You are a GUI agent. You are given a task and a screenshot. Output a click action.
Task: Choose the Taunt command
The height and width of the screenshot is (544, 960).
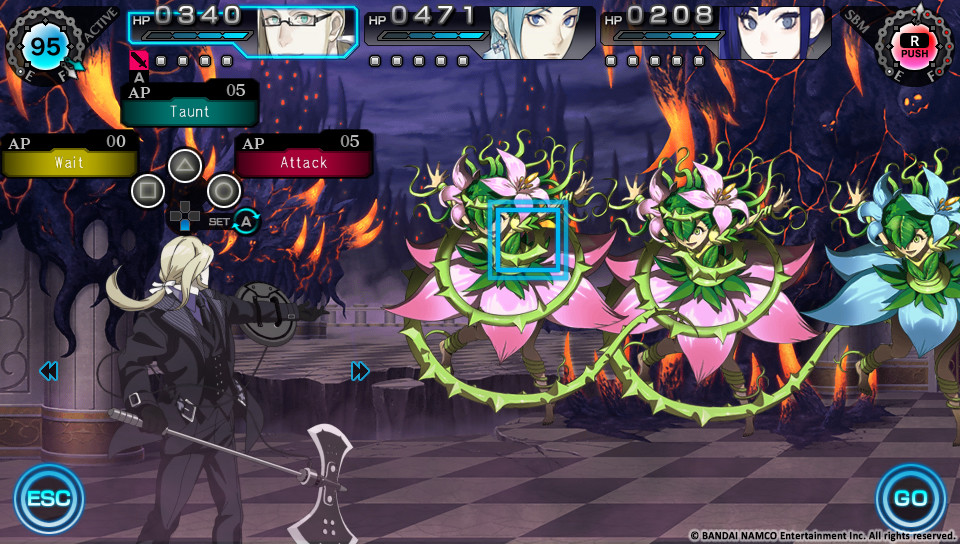[190, 111]
